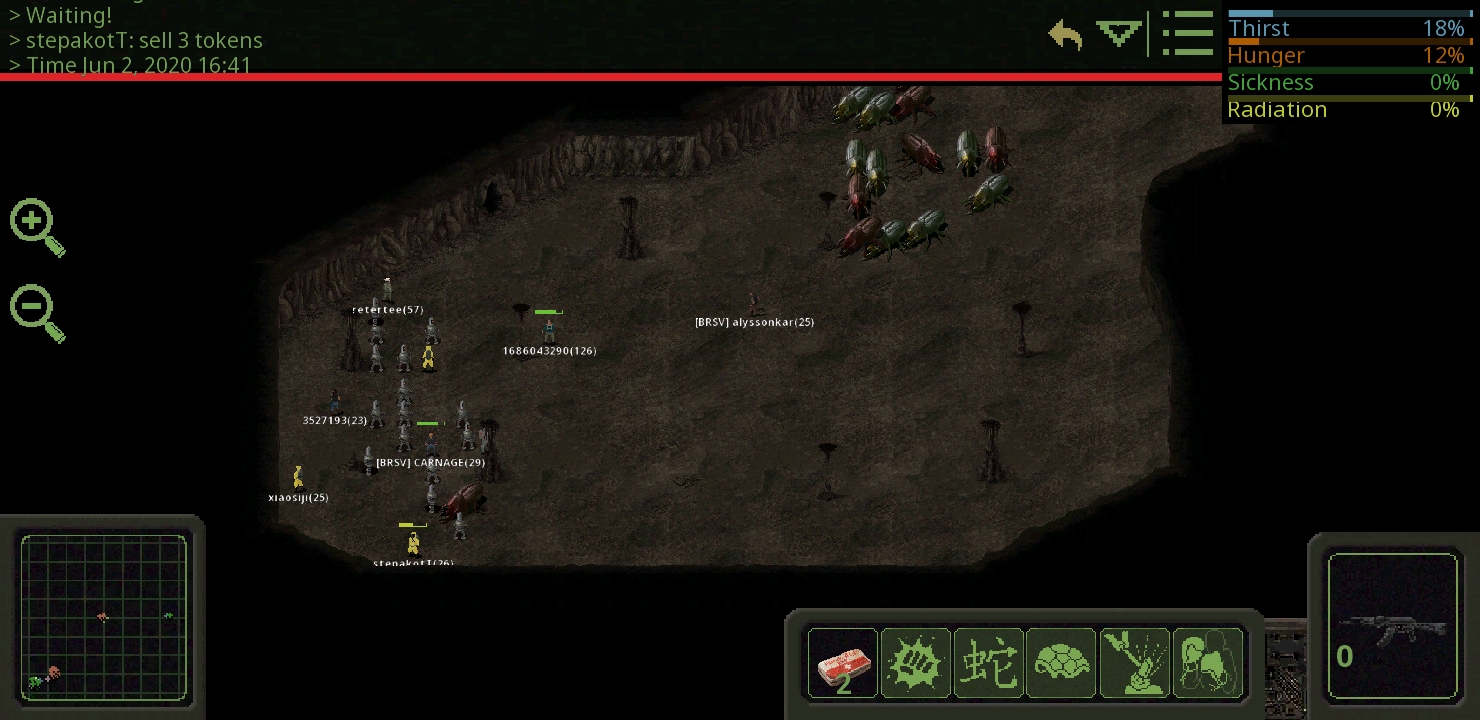Activate the fist melee attack skill

[x=916, y=662]
